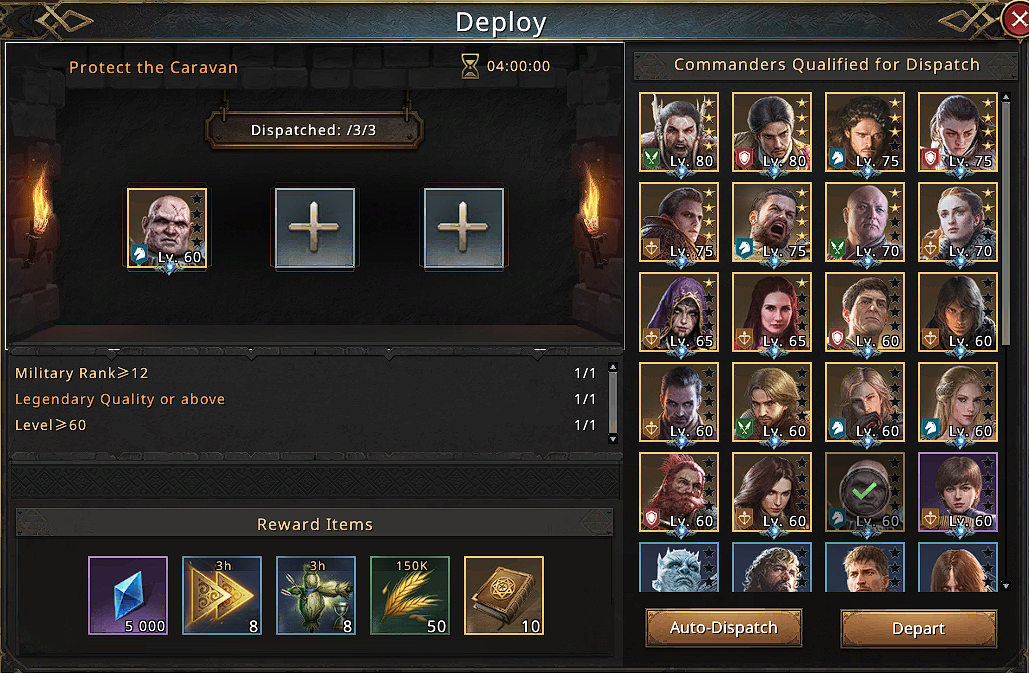The width and height of the screenshot is (1029, 673).
Task: Pick the red-haired woman Lv. 65 commander
Action: tap(772, 312)
